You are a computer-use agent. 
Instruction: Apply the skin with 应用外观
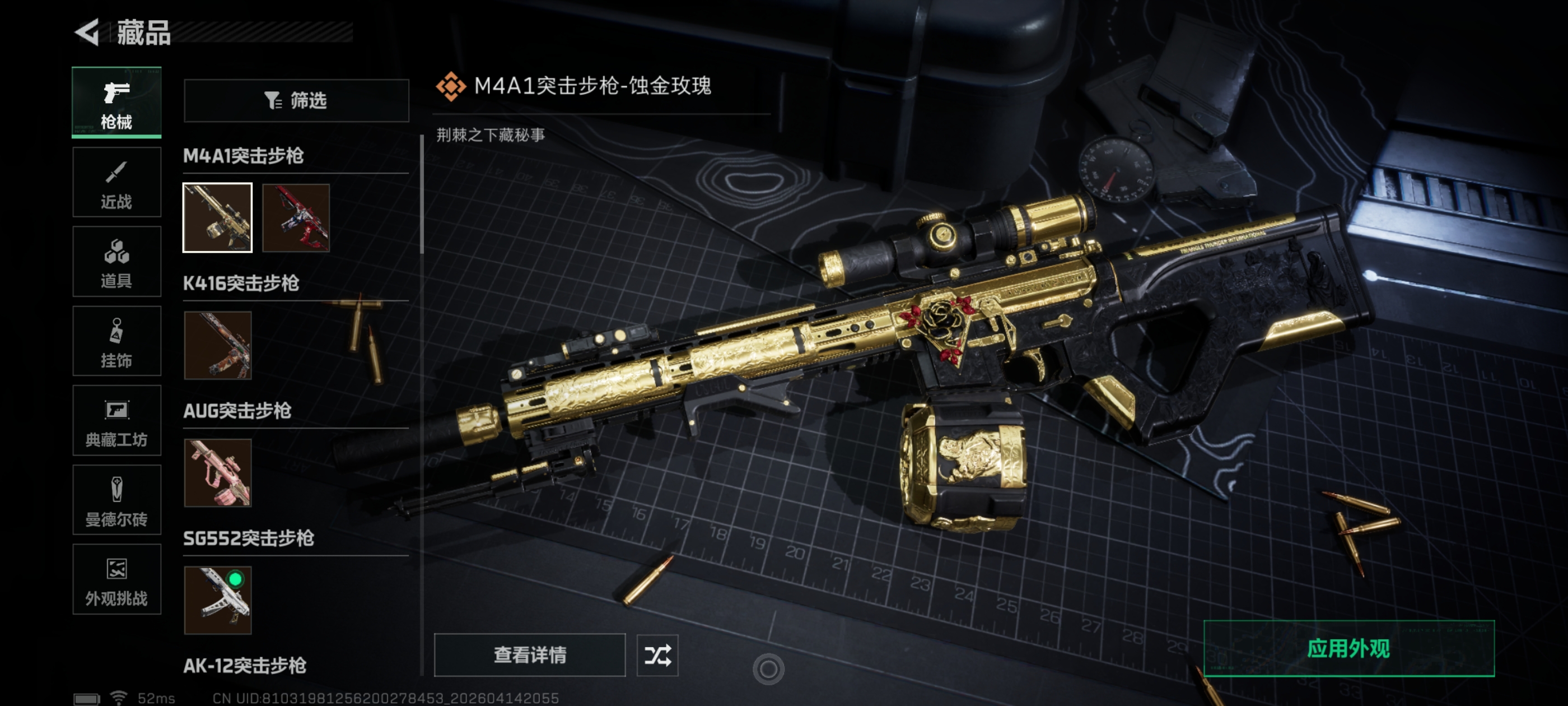[1348, 649]
